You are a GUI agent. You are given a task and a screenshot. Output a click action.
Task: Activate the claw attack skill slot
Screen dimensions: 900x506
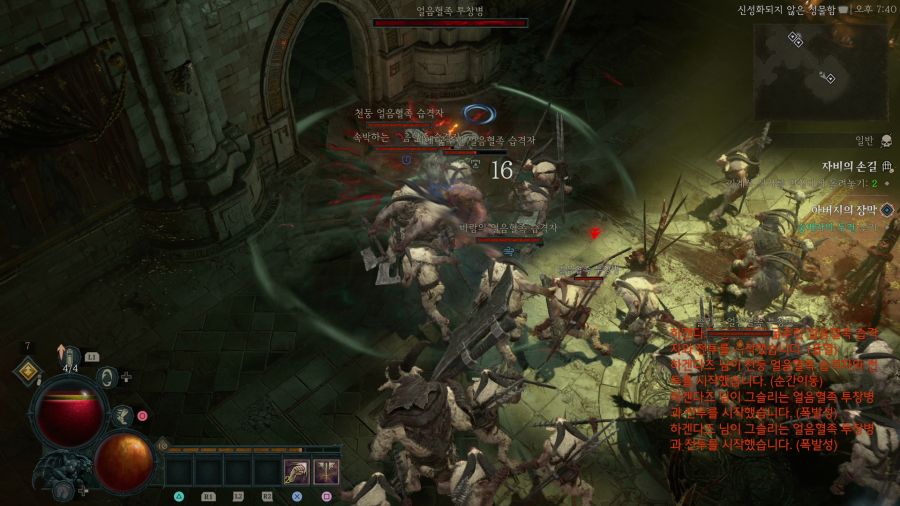click(296, 470)
